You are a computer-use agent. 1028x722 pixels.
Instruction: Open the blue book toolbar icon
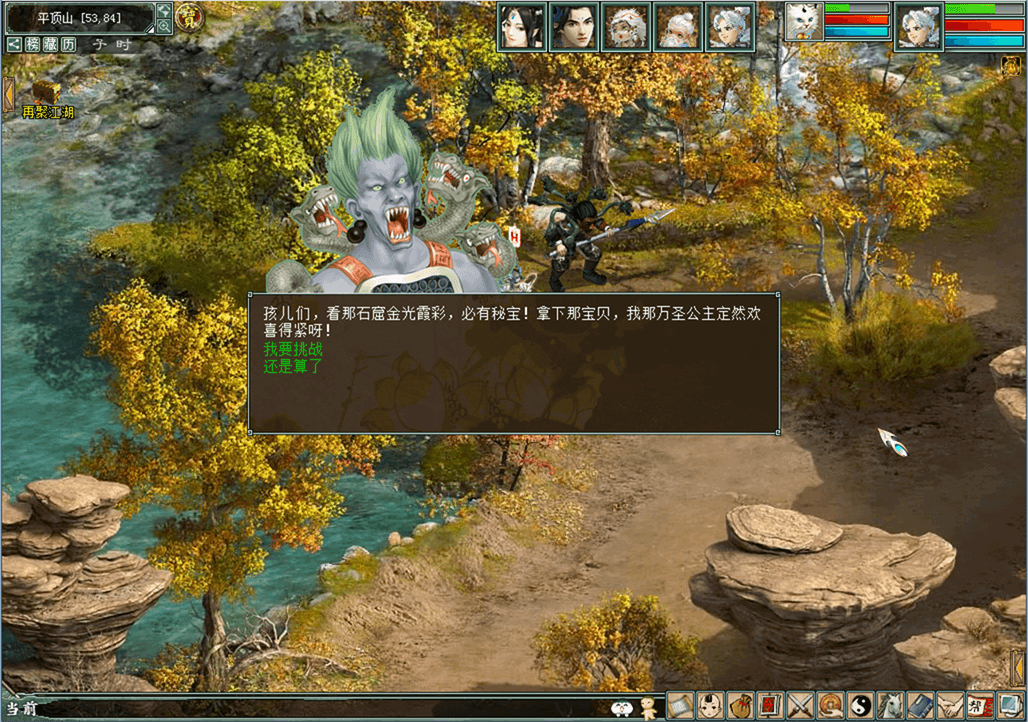[921, 706]
